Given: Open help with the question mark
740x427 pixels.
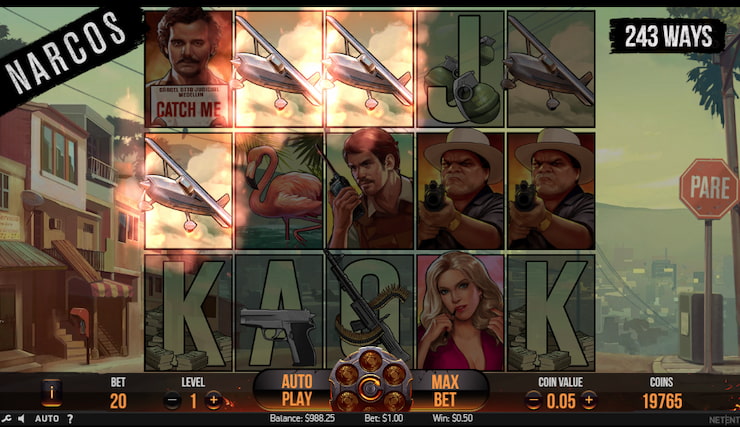Looking at the screenshot, I should coord(70,419).
